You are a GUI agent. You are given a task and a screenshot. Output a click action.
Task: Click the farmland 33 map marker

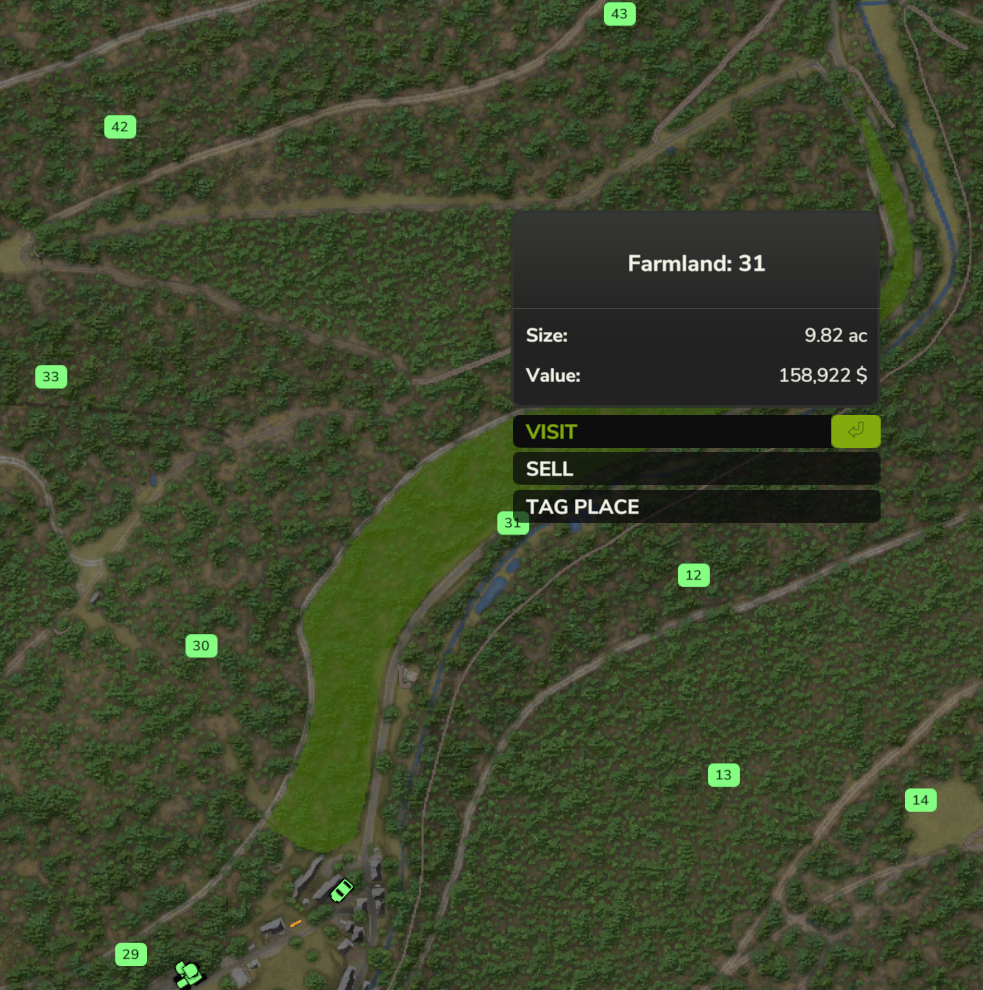(51, 377)
